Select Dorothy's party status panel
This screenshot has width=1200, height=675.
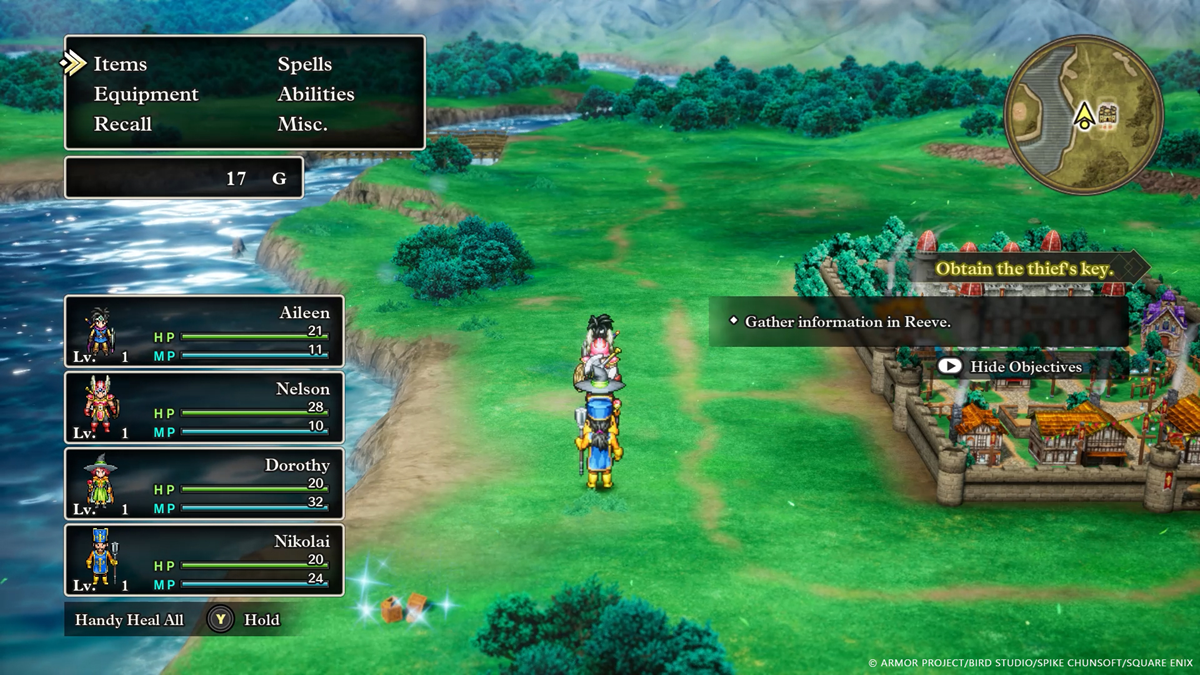click(204, 483)
